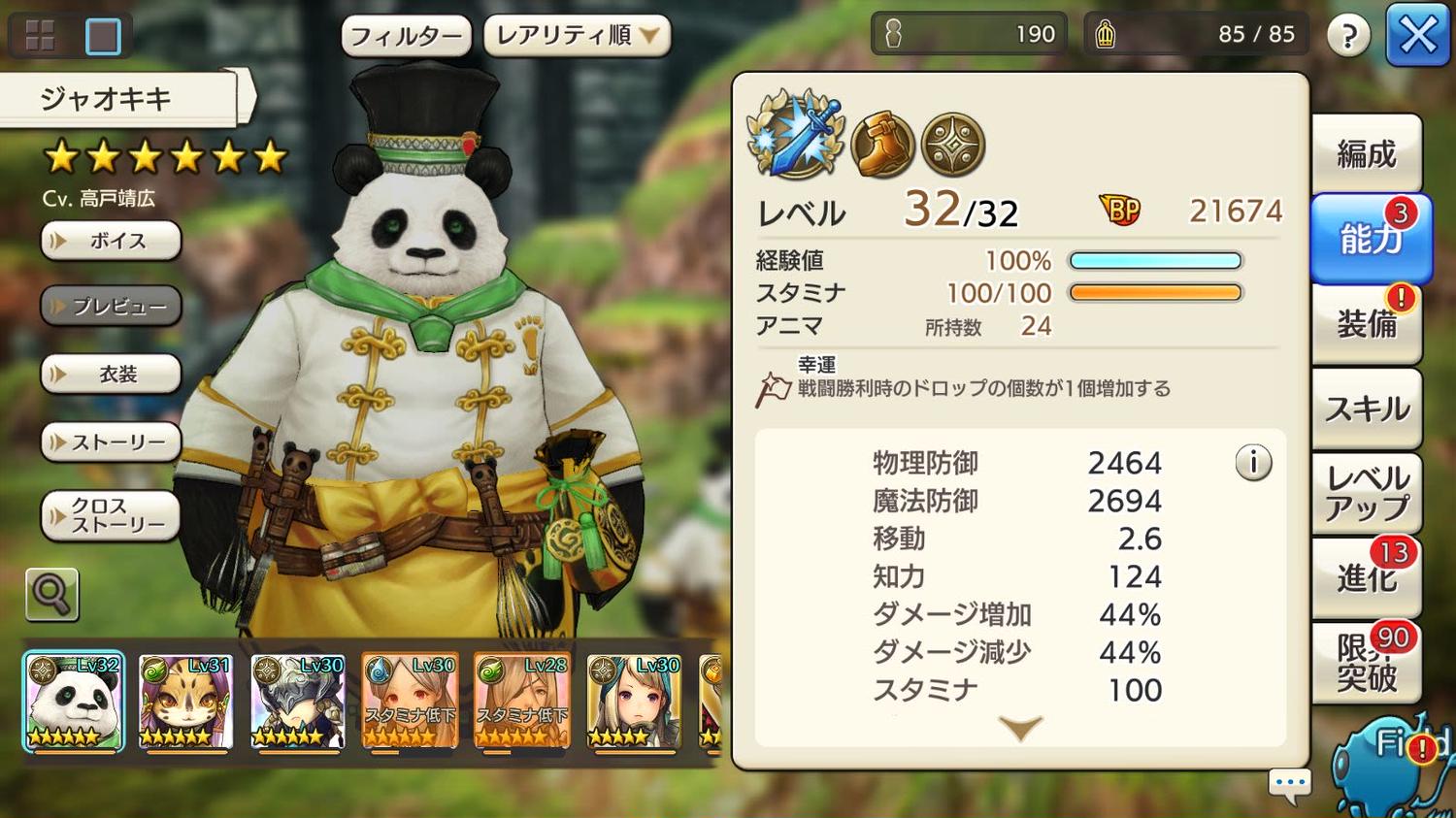1456x818 pixels.
Task: Select the Lv32 panda character thumbnail
Action: pos(74,702)
